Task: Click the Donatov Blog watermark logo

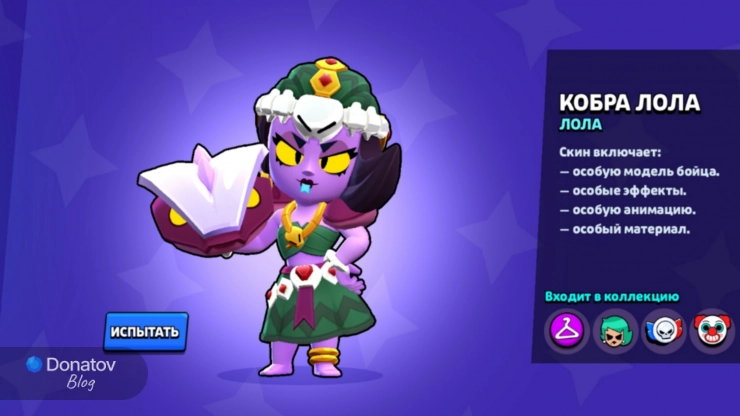Action: tap(72, 372)
